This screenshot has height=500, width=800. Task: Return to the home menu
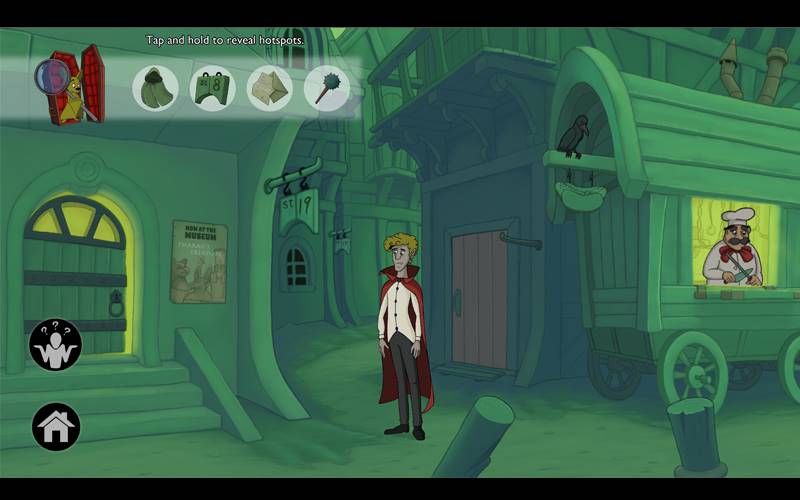56,427
